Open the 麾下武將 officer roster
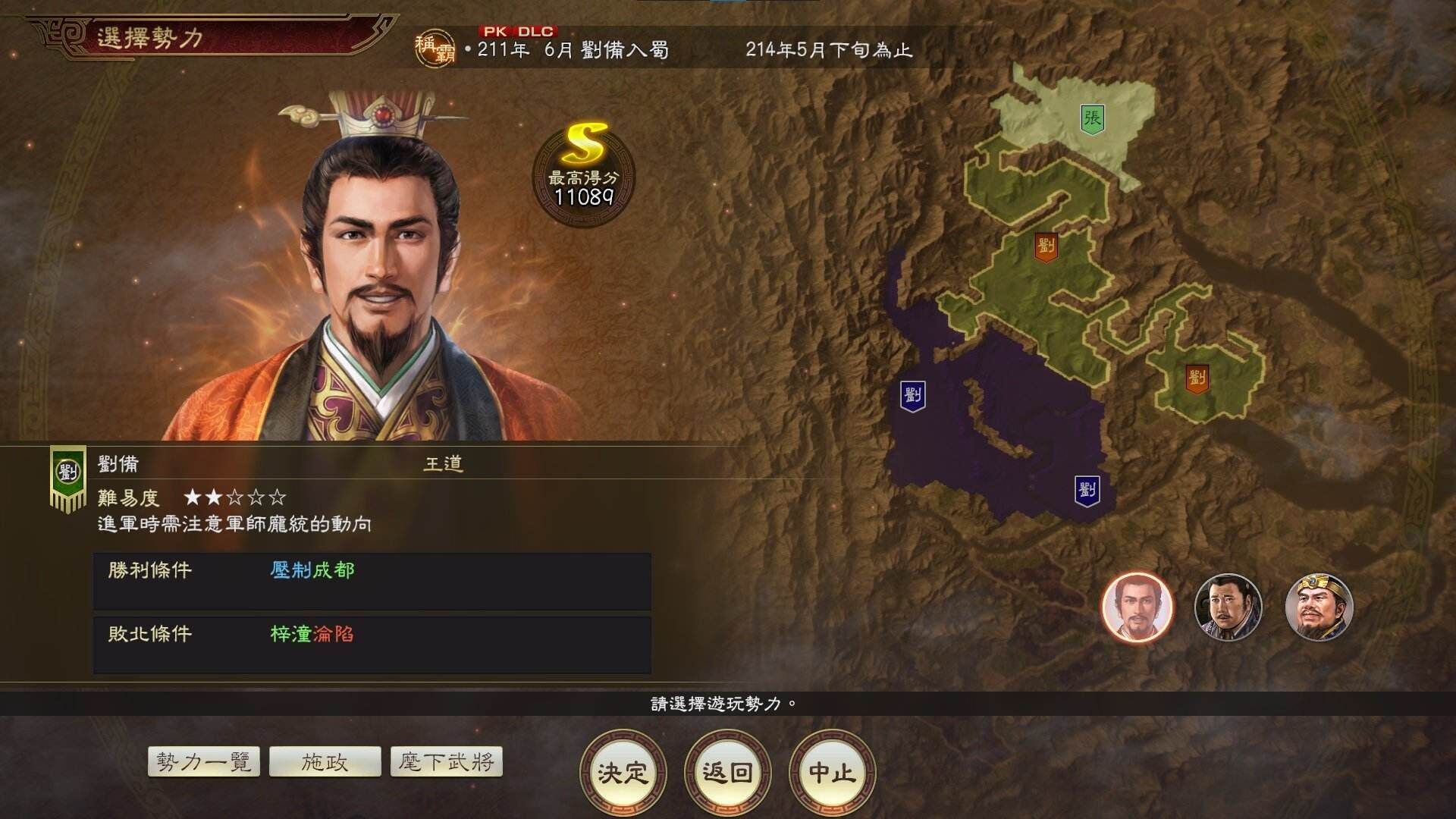Image resolution: width=1456 pixels, height=819 pixels. click(x=447, y=762)
